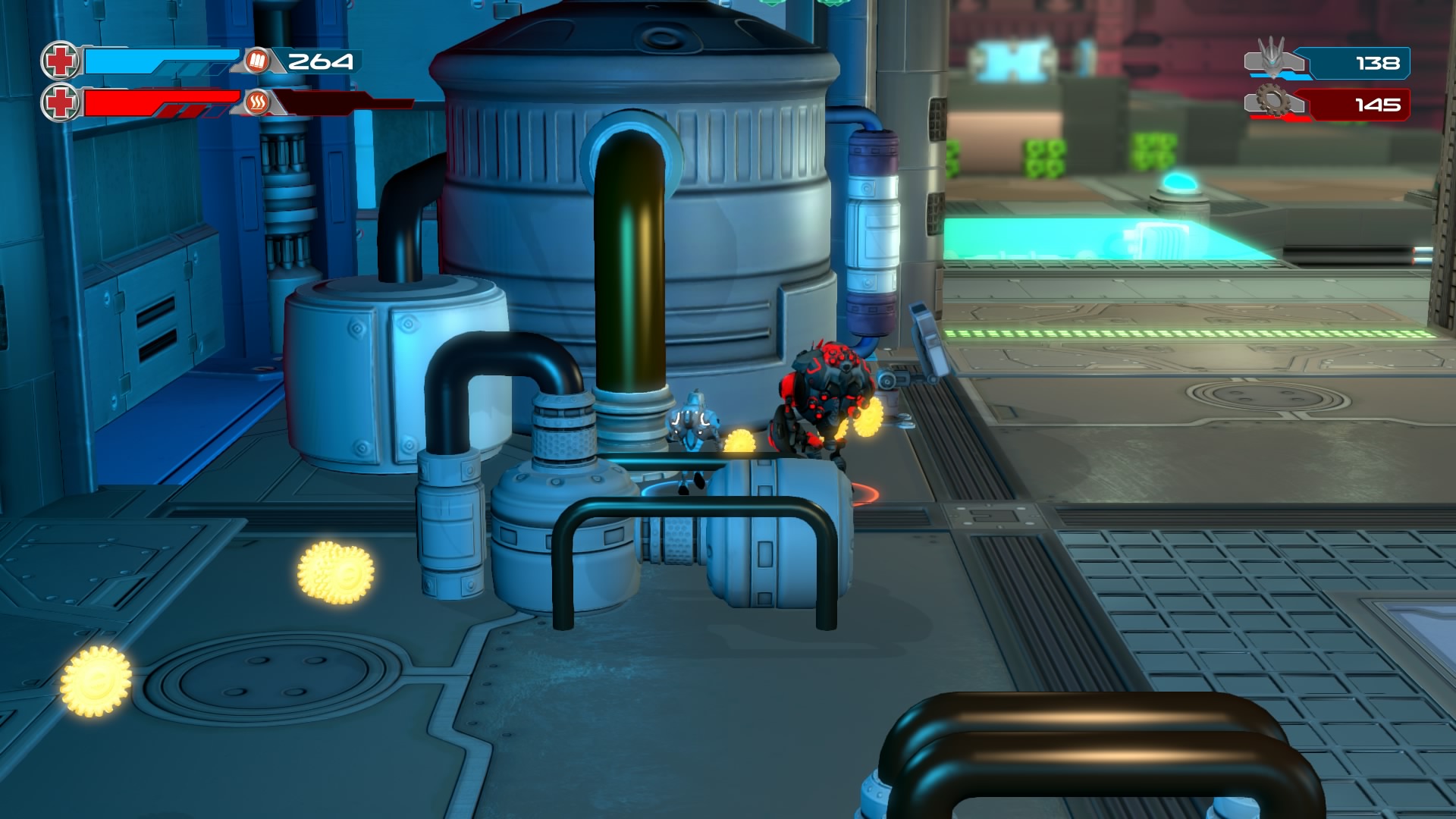Select the ammo clip icon beside 264
Screen dimensions: 1456x819
tap(257, 61)
